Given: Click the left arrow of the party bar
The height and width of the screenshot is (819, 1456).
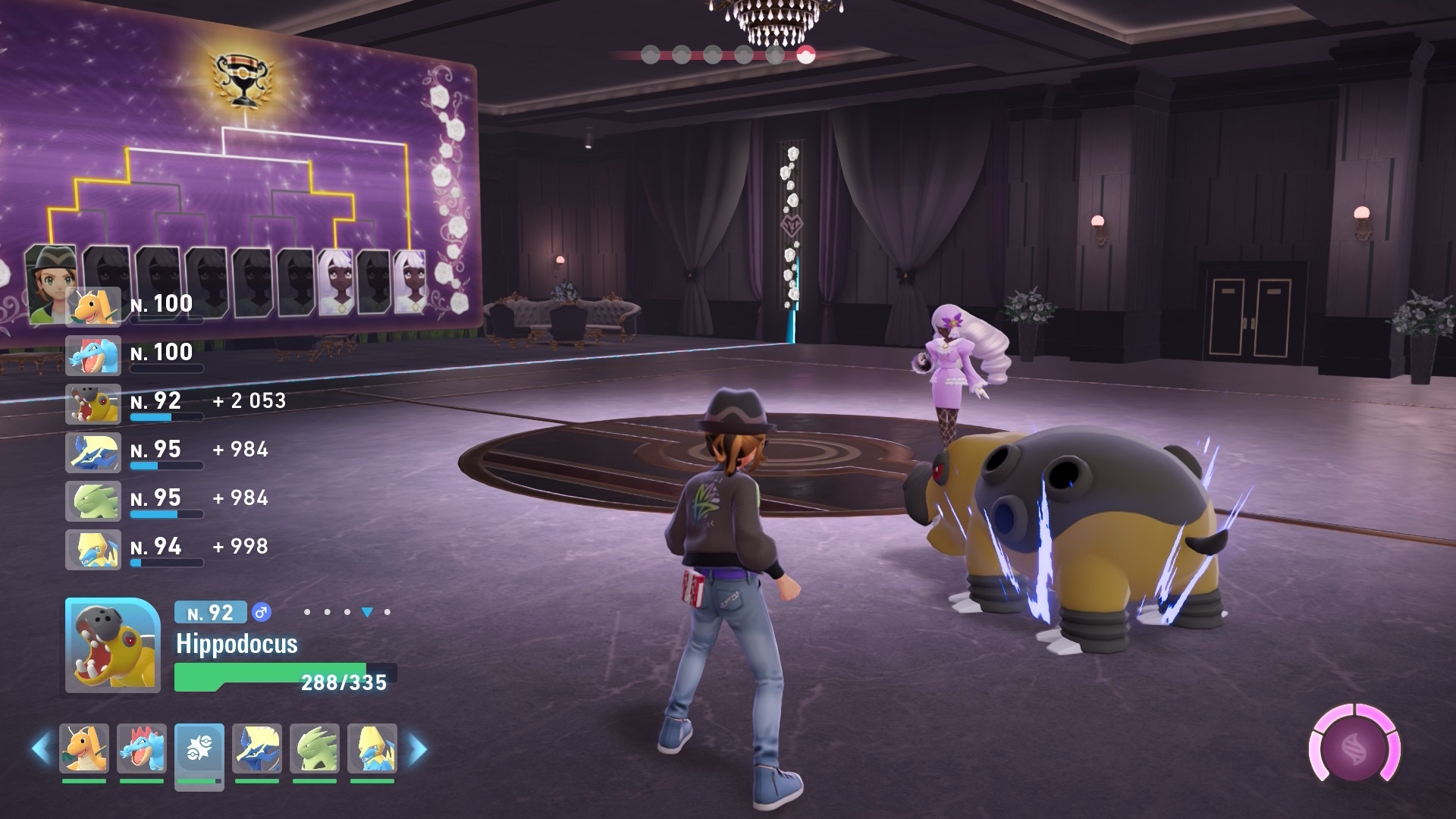Looking at the screenshot, I should pos(41,749).
